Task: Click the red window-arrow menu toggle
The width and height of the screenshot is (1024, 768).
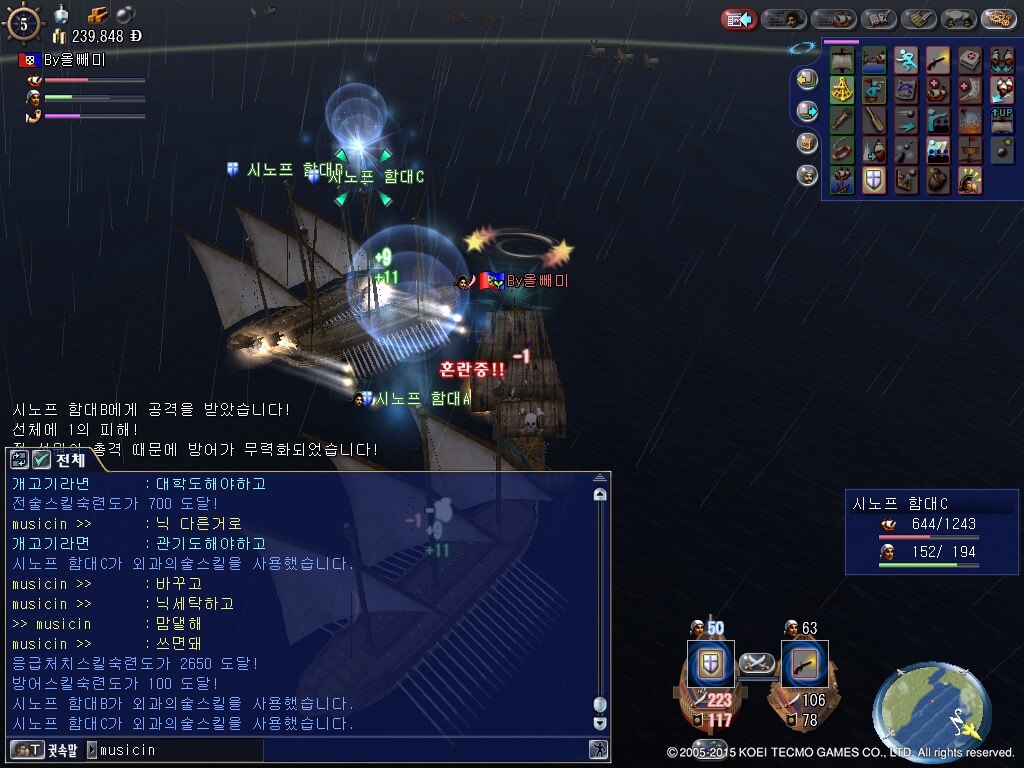Action: (x=739, y=19)
